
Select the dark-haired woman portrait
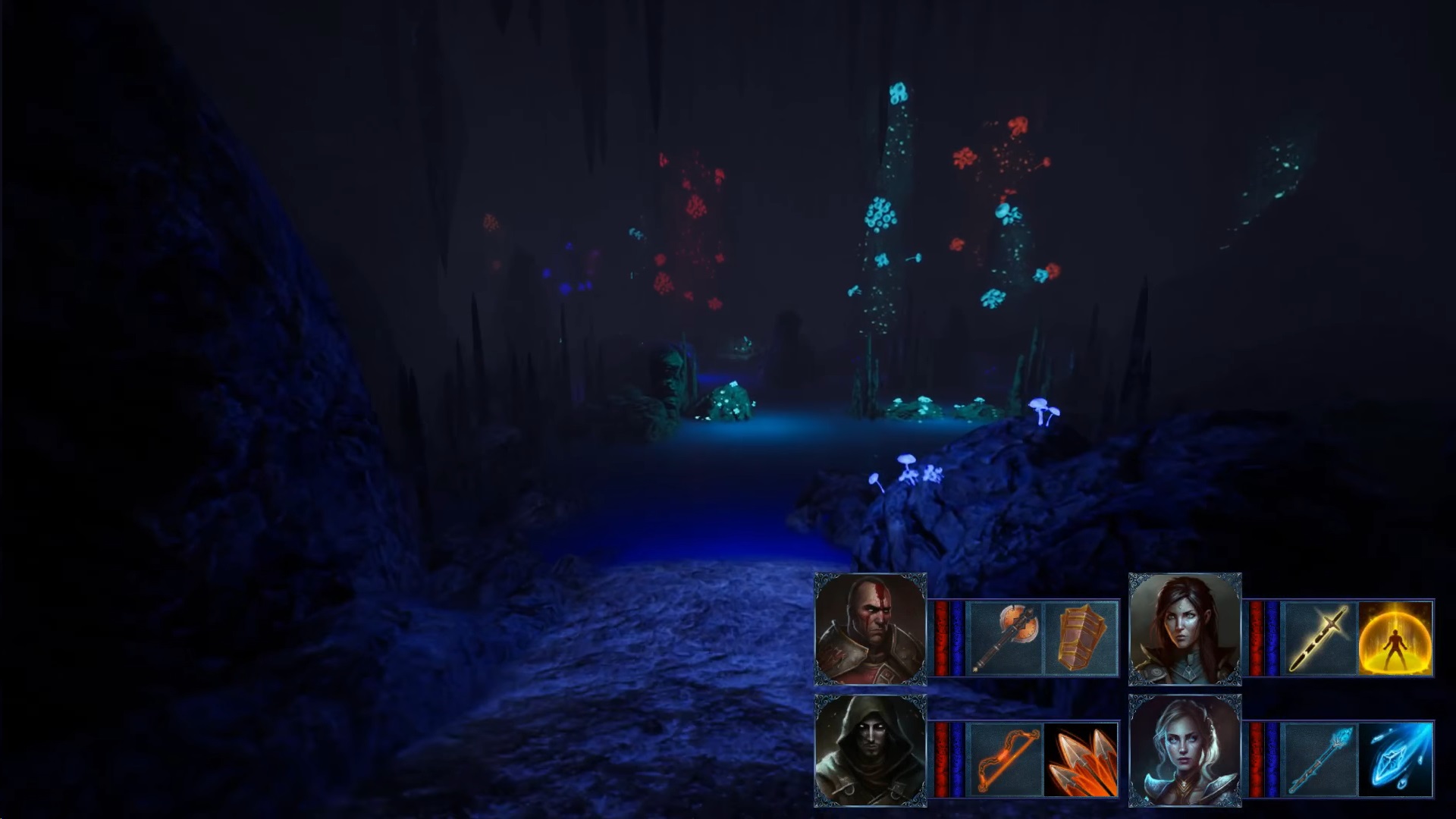(x=1185, y=629)
